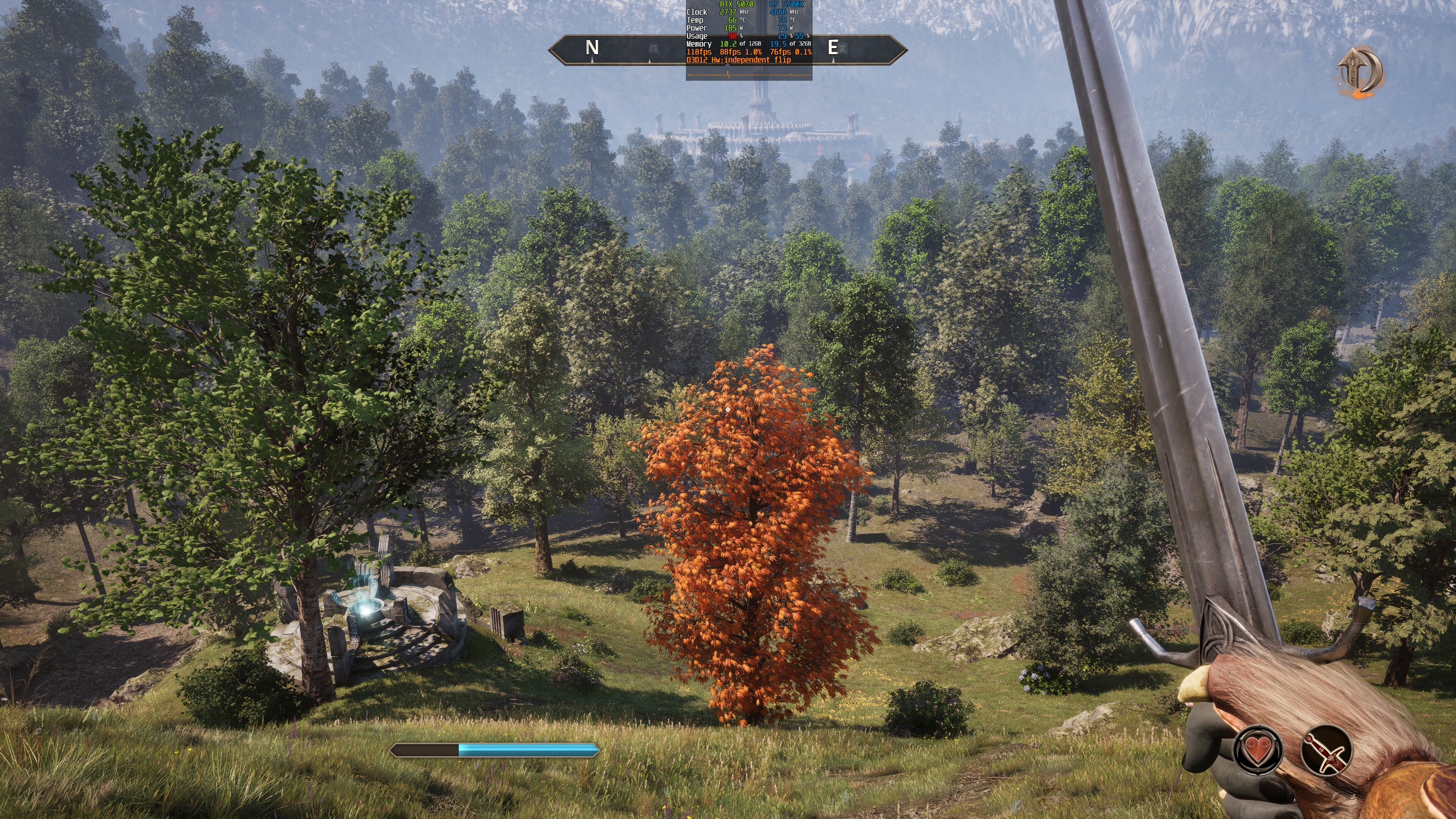The height and width of the screenshot is (819, 1456).
Task: Click the arched doorway marker on the compass
Action: coord(653,49)
